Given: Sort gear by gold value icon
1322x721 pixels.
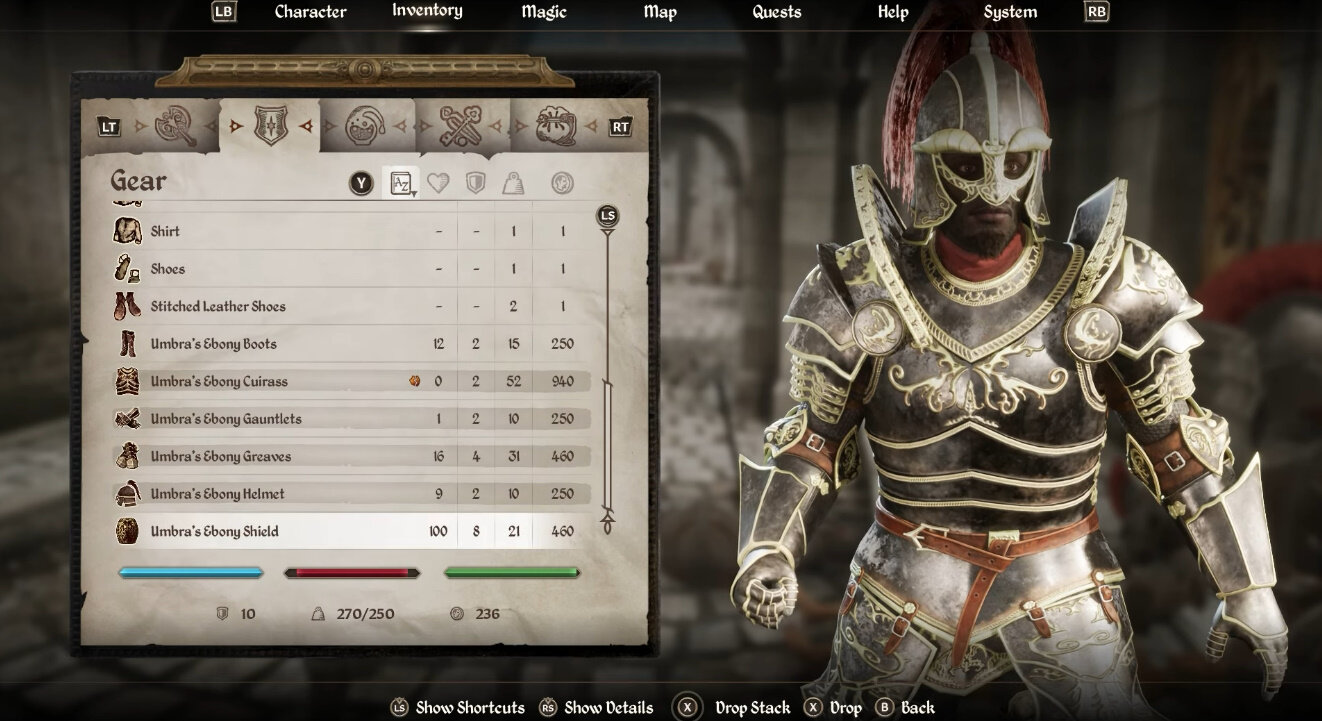Looking at the screenshot, I should 562,183.
